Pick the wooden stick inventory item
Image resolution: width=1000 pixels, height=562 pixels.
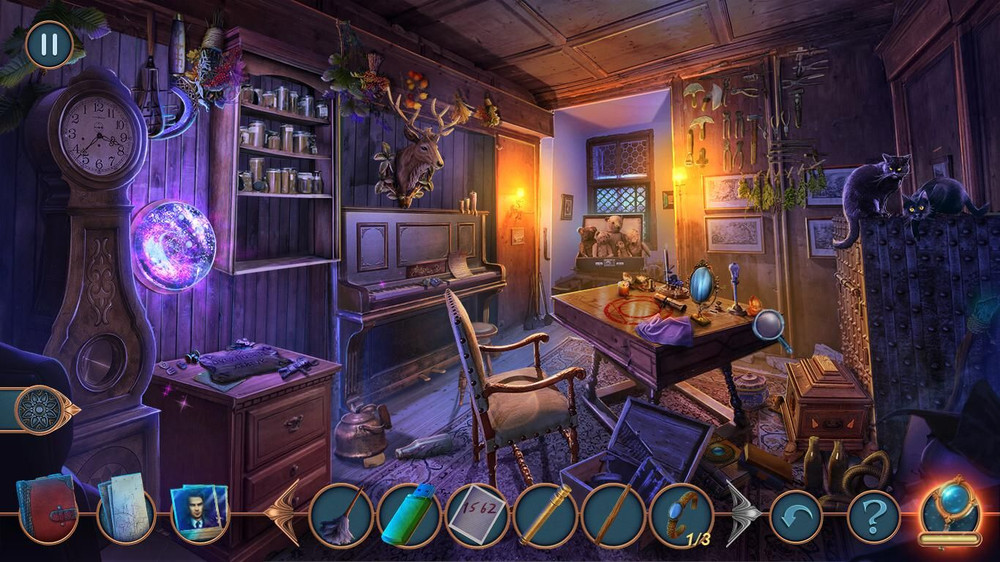pyautogui.click(x=613, y=515)
